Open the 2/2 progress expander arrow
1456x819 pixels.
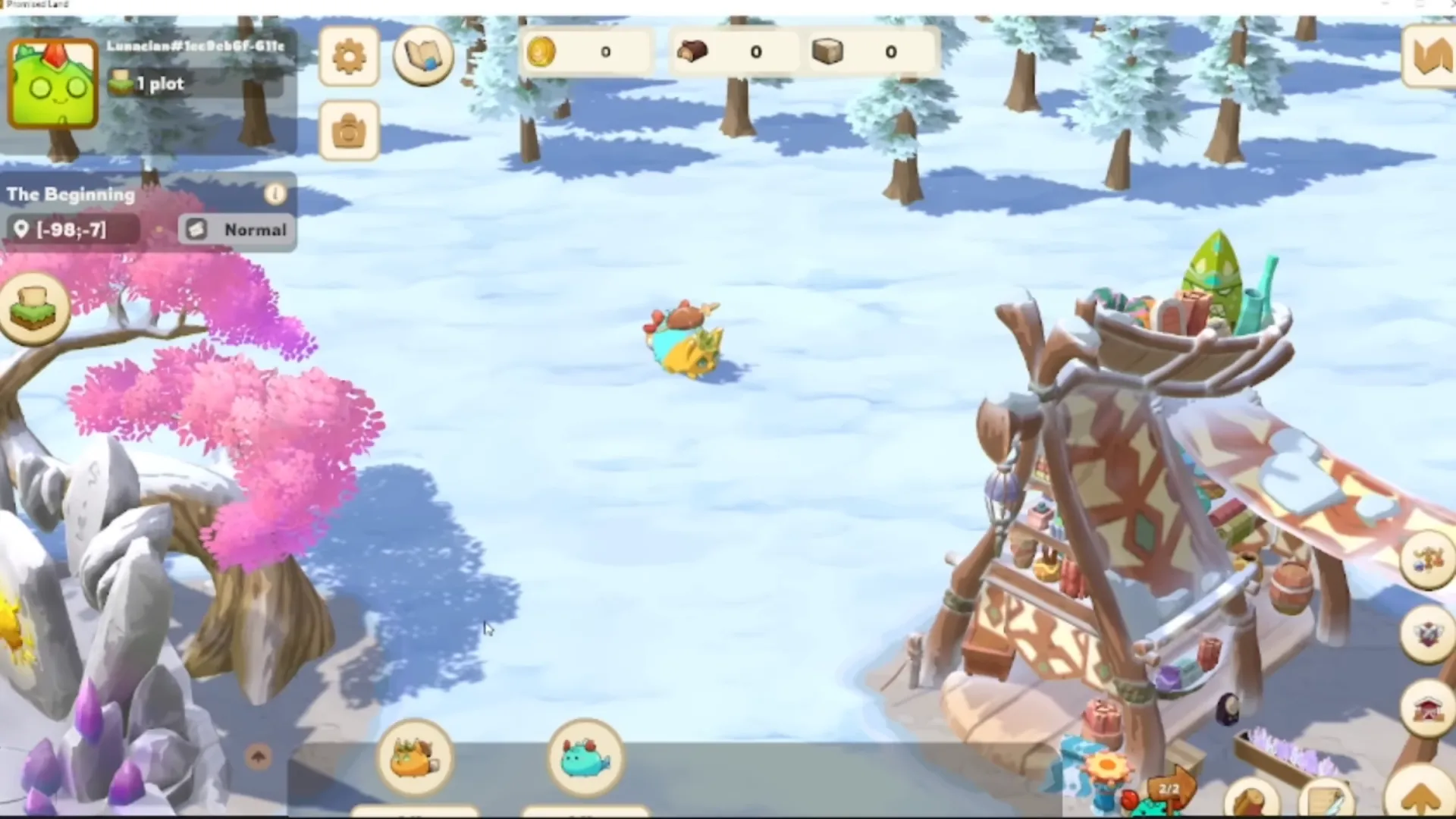point(1168,790)
